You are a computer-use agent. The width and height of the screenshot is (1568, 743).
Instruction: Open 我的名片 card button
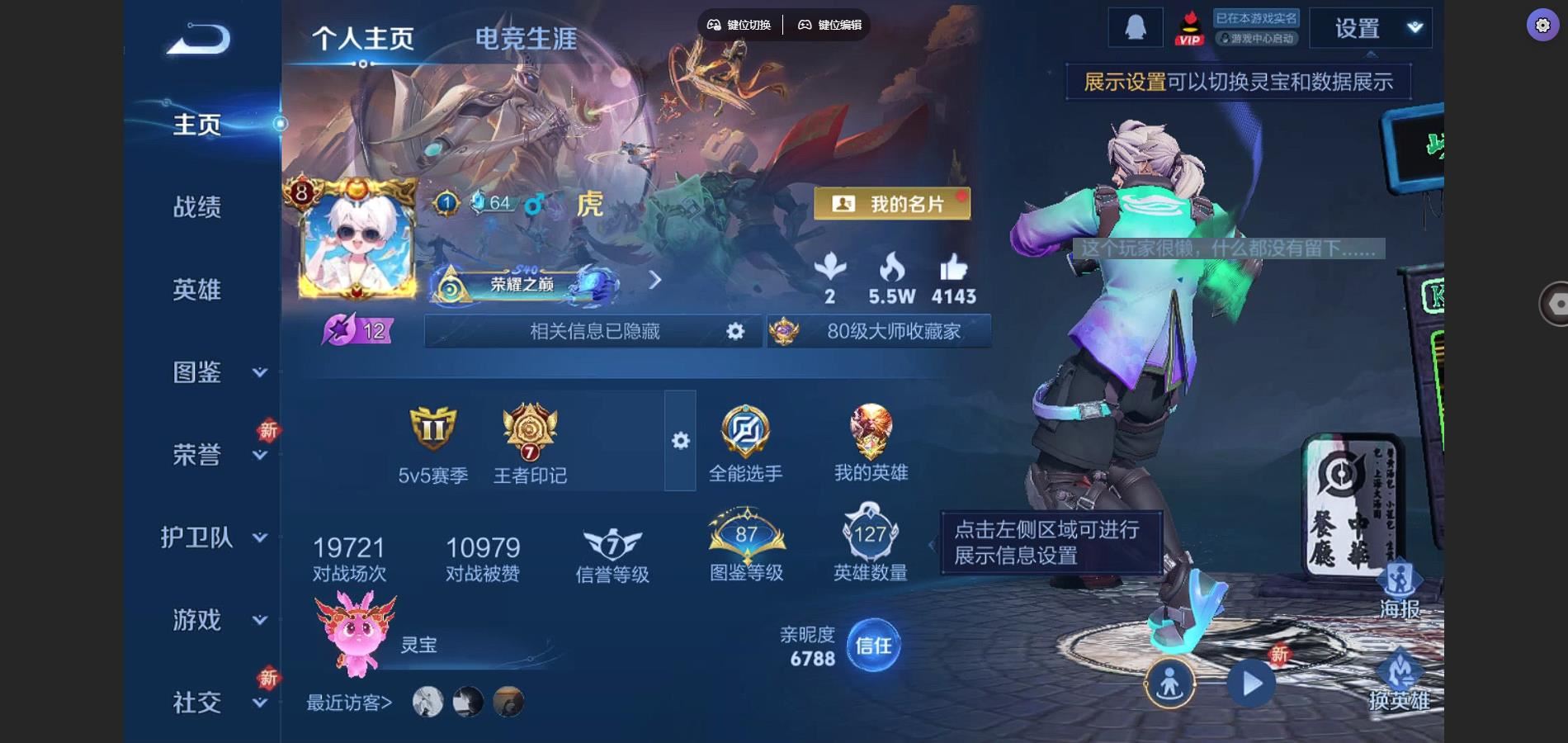(892, 204)
